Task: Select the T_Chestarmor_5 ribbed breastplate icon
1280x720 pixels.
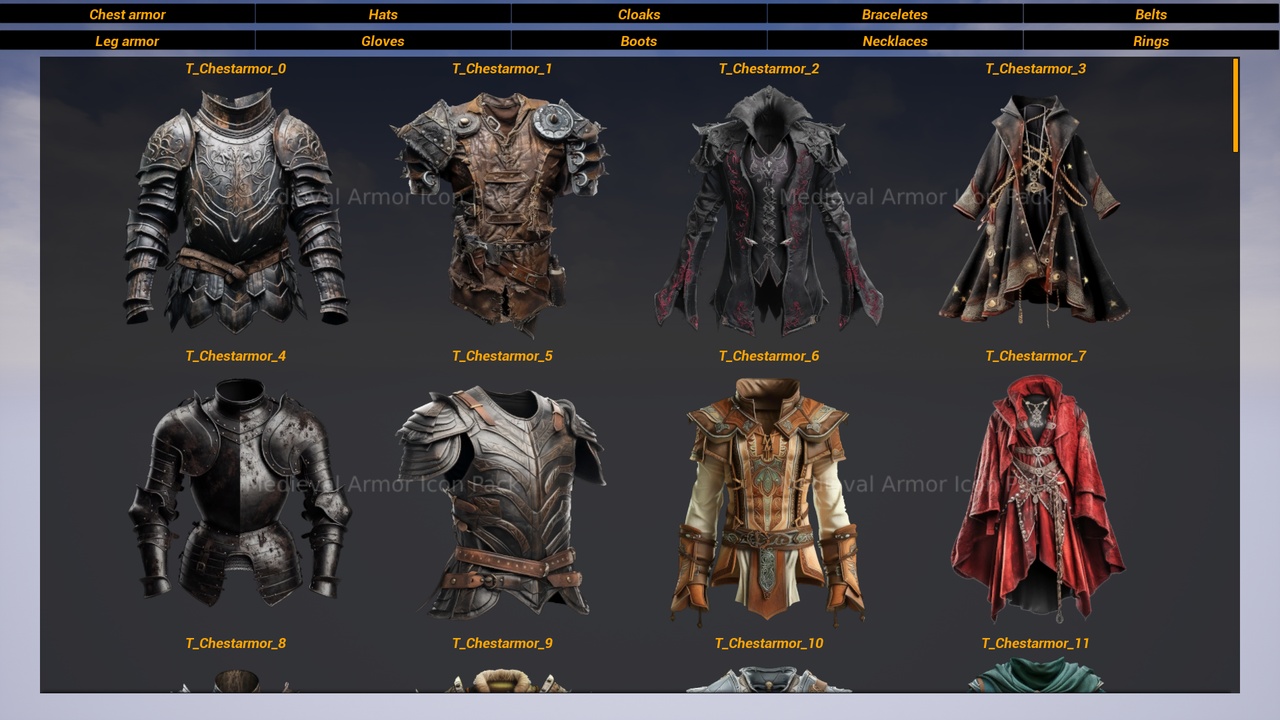Action: 502,495
